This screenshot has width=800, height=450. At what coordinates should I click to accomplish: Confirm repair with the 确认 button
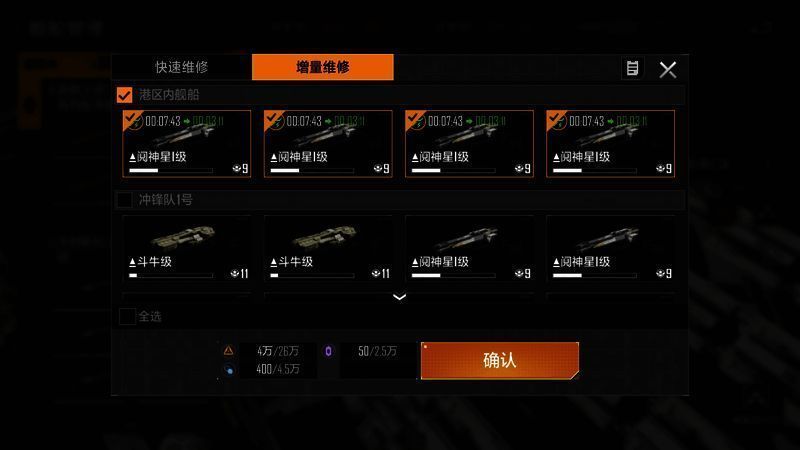pyautogui.click(x=499, y=361)
